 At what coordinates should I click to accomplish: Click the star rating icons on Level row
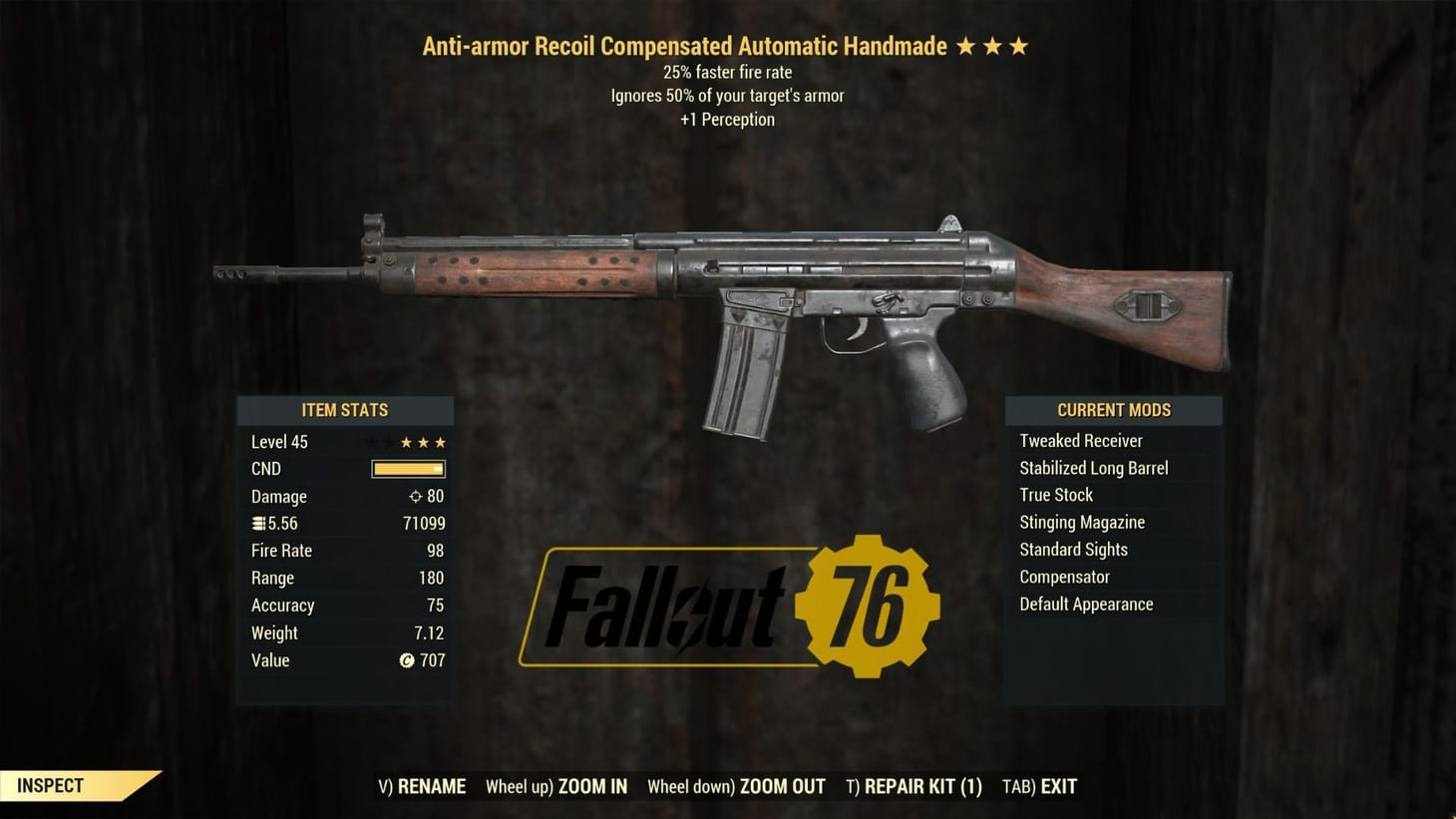click(422, 441)
